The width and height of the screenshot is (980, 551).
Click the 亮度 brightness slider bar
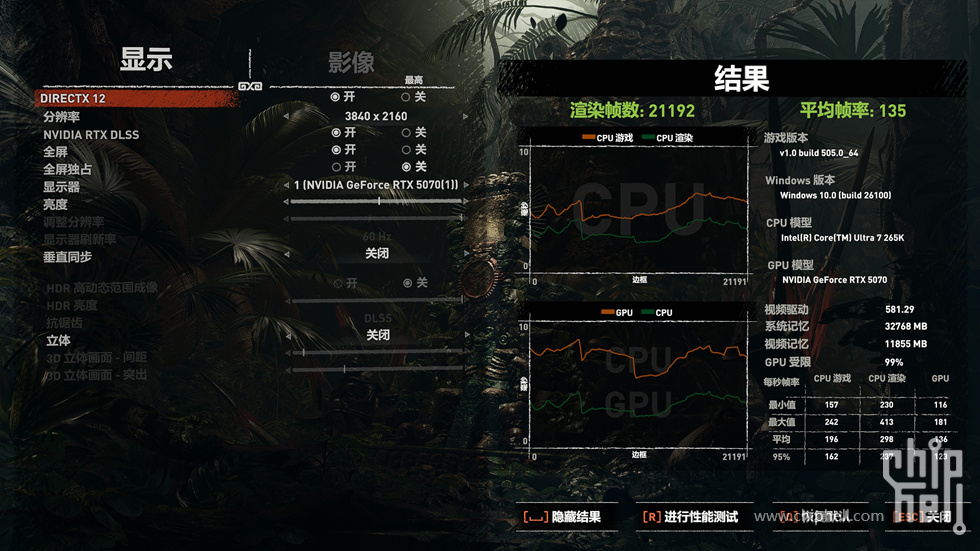coord(376,202)
